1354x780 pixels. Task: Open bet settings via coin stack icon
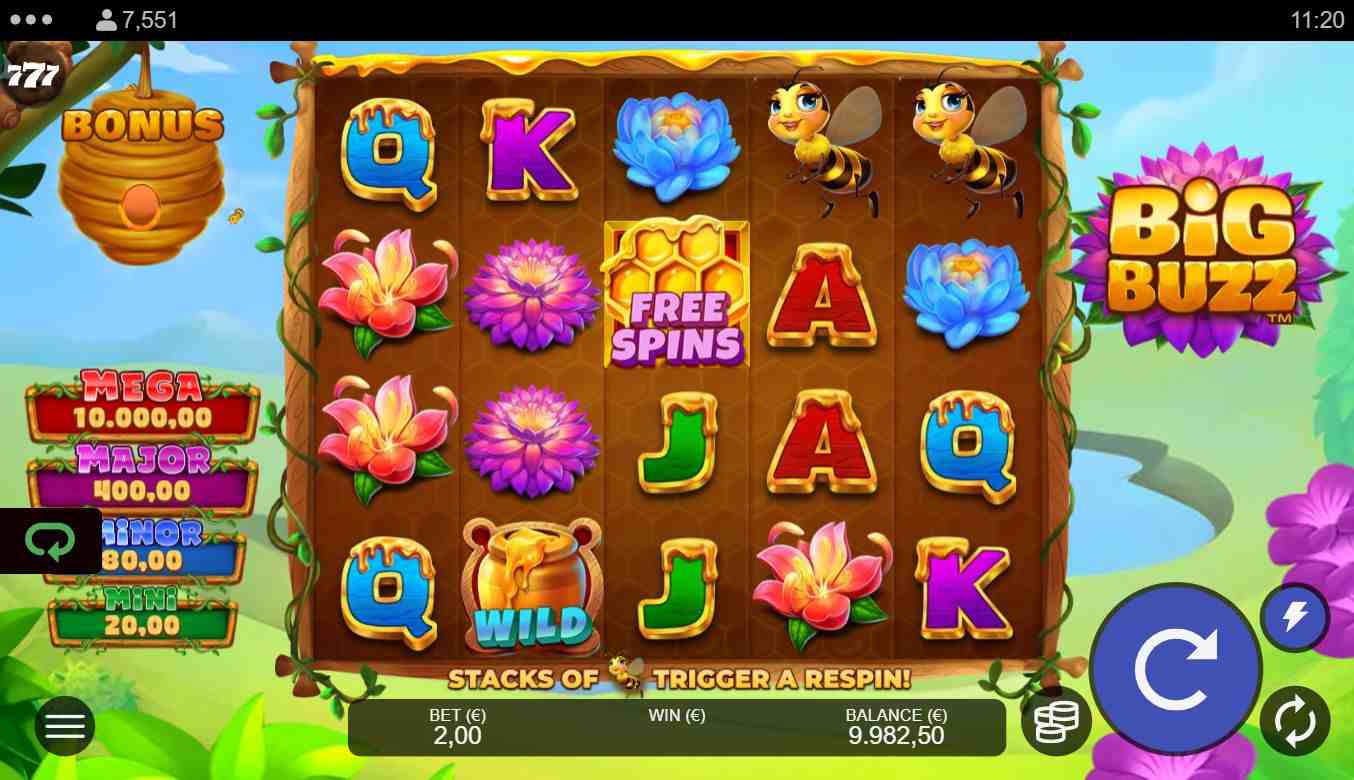[1056, 721]
